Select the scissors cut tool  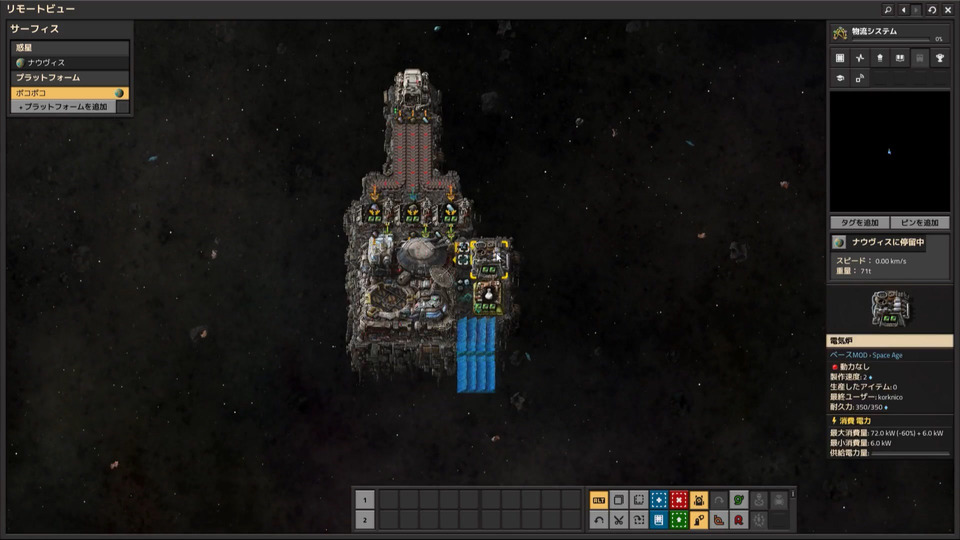(x=619, y=519)
